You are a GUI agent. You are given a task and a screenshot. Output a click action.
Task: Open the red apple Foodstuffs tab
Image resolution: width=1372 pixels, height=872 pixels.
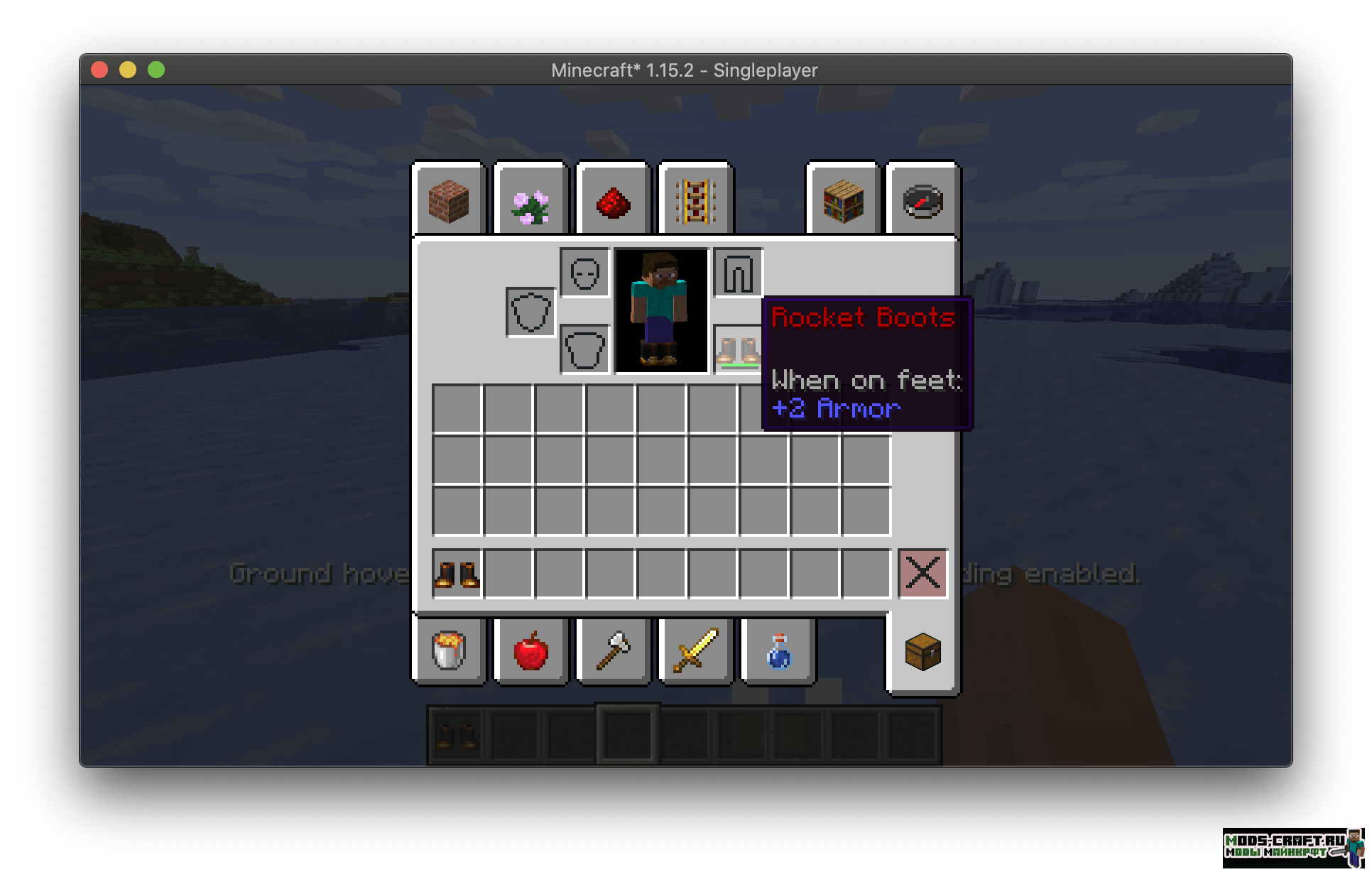[x=530, y=650]
